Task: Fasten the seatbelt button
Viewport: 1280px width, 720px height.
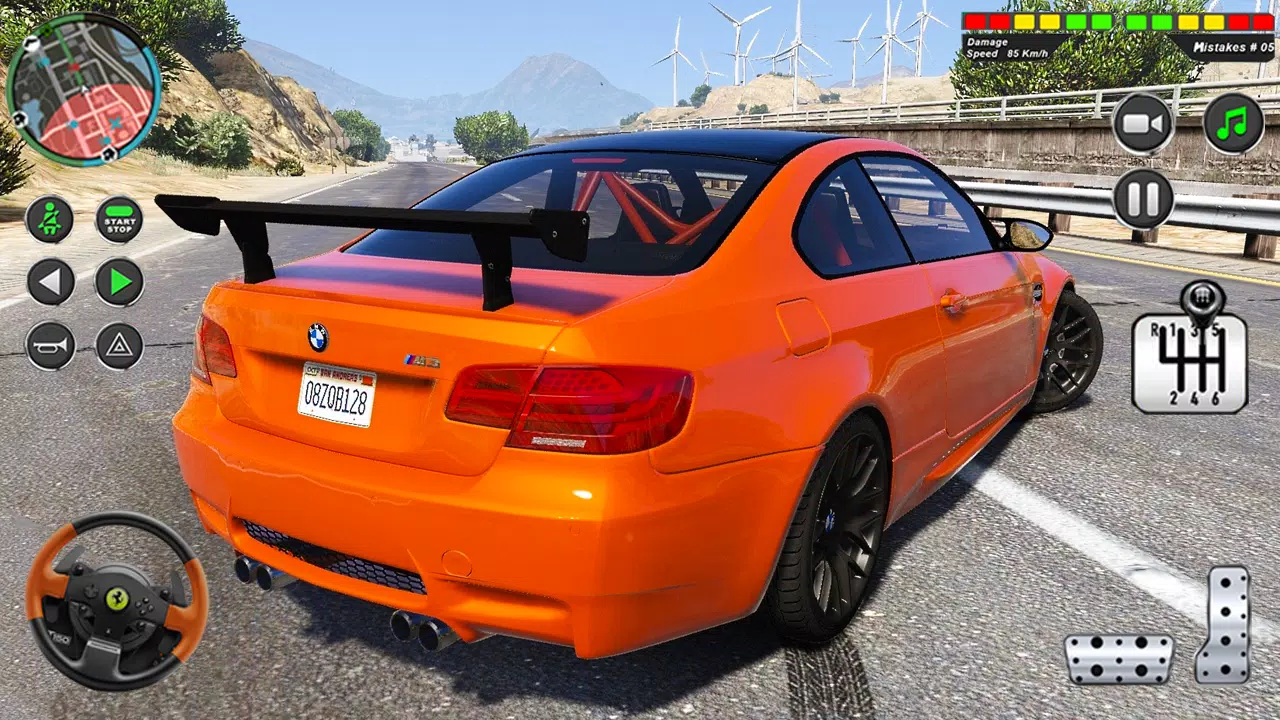Action: click(50, 219)
